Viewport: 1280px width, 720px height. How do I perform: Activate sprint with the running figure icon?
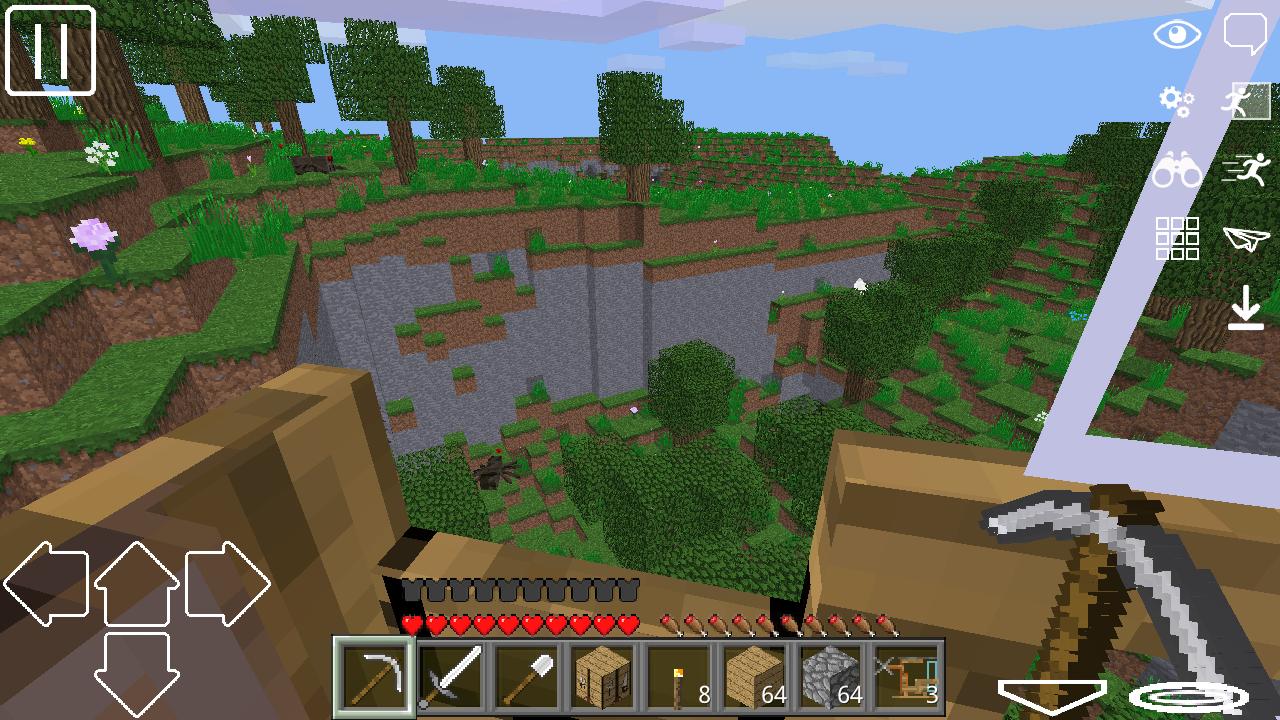(1245, 170)
